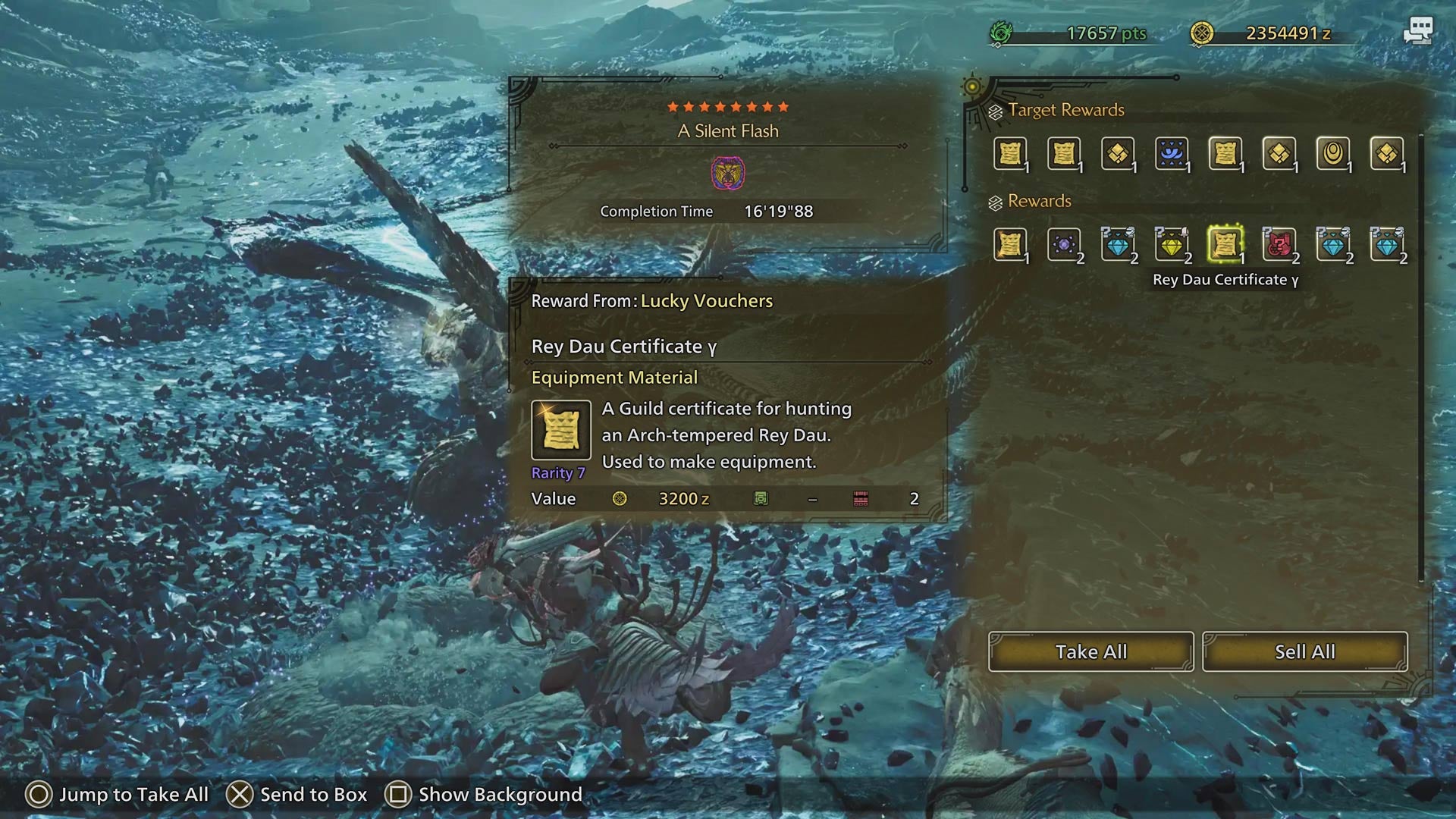Screen dimensions: 1456x819
Task: Select the gold mantle icon in Target Rewards
Action: 1333,153
